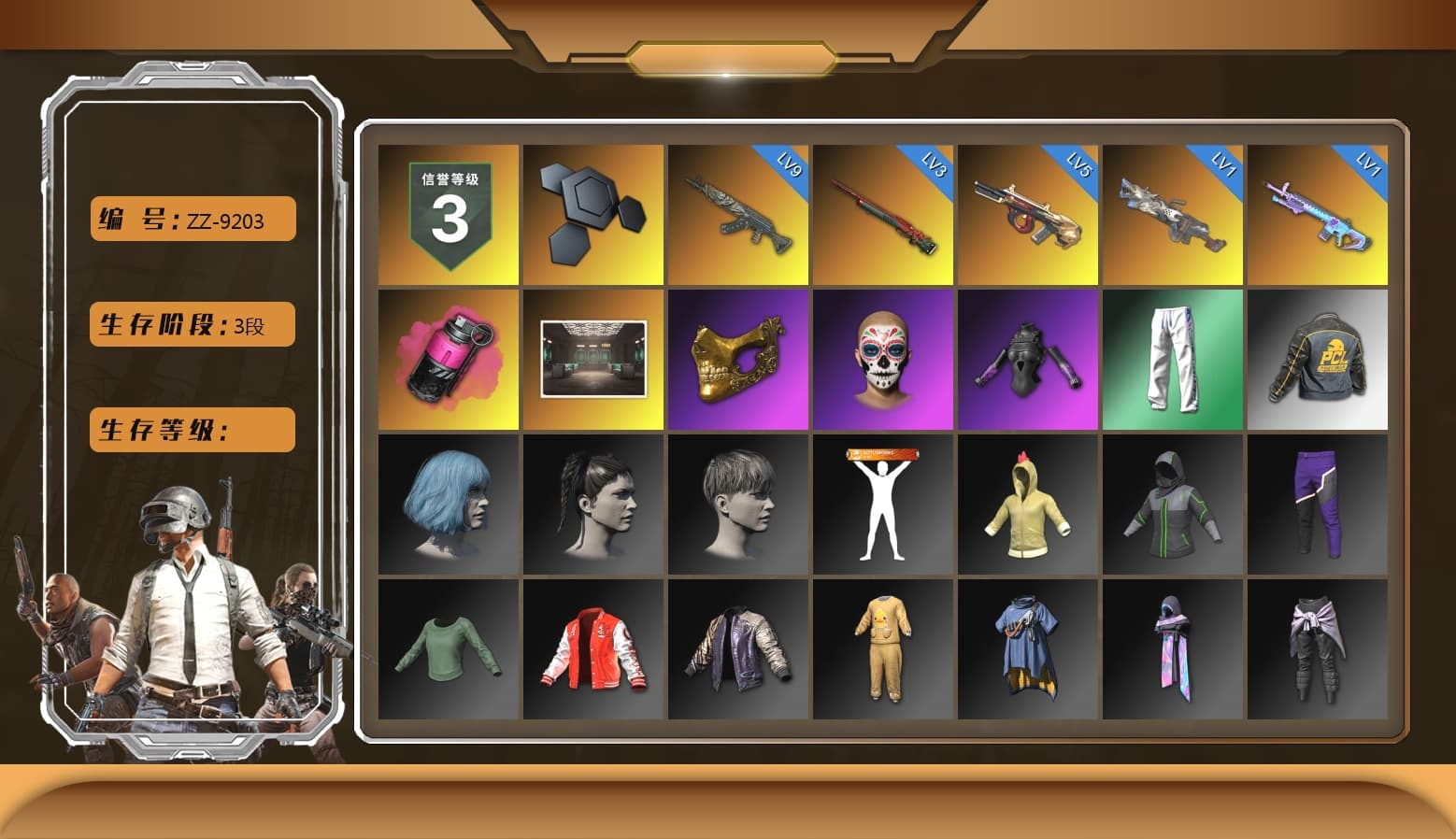Select the braided ponytail hairstyle
This screenshot has width=1456, height=839.
pyautogui.click(x=592, y=505)
